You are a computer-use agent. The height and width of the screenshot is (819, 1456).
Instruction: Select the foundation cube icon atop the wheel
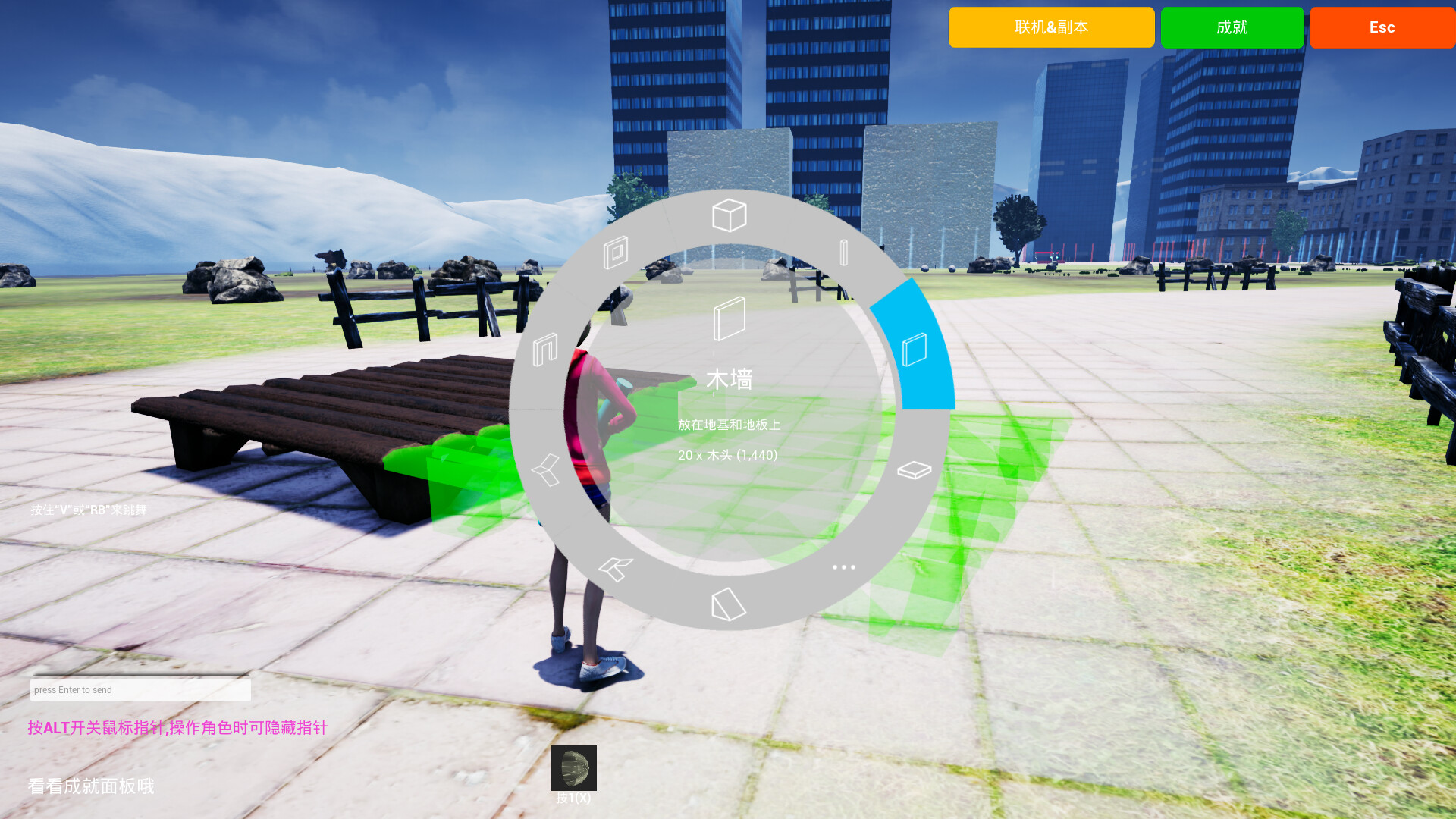(728, 216)
